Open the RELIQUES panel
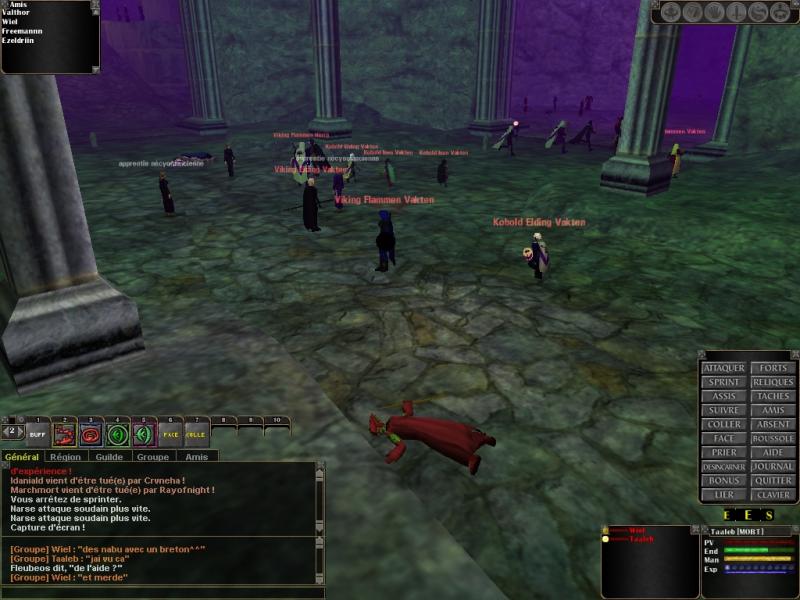Viewport: 800px width, 600px height. [x=773, y=382]
